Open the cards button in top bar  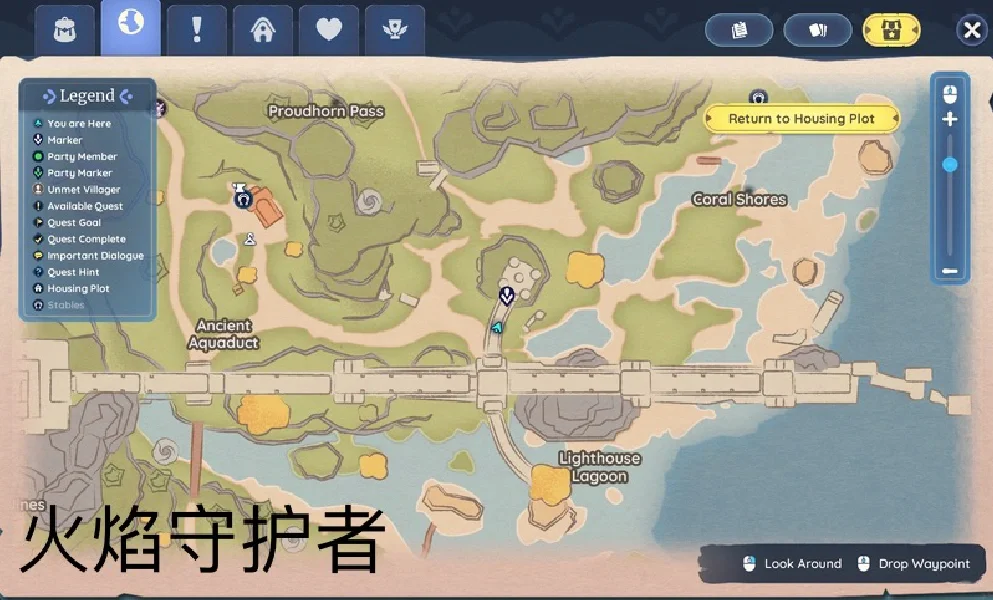(817, 30)
